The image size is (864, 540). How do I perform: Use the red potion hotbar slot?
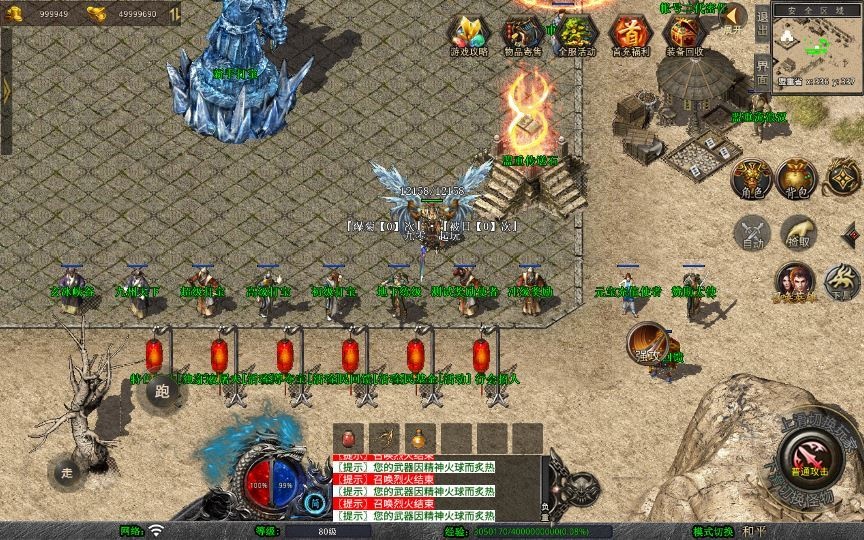(349, 438)
